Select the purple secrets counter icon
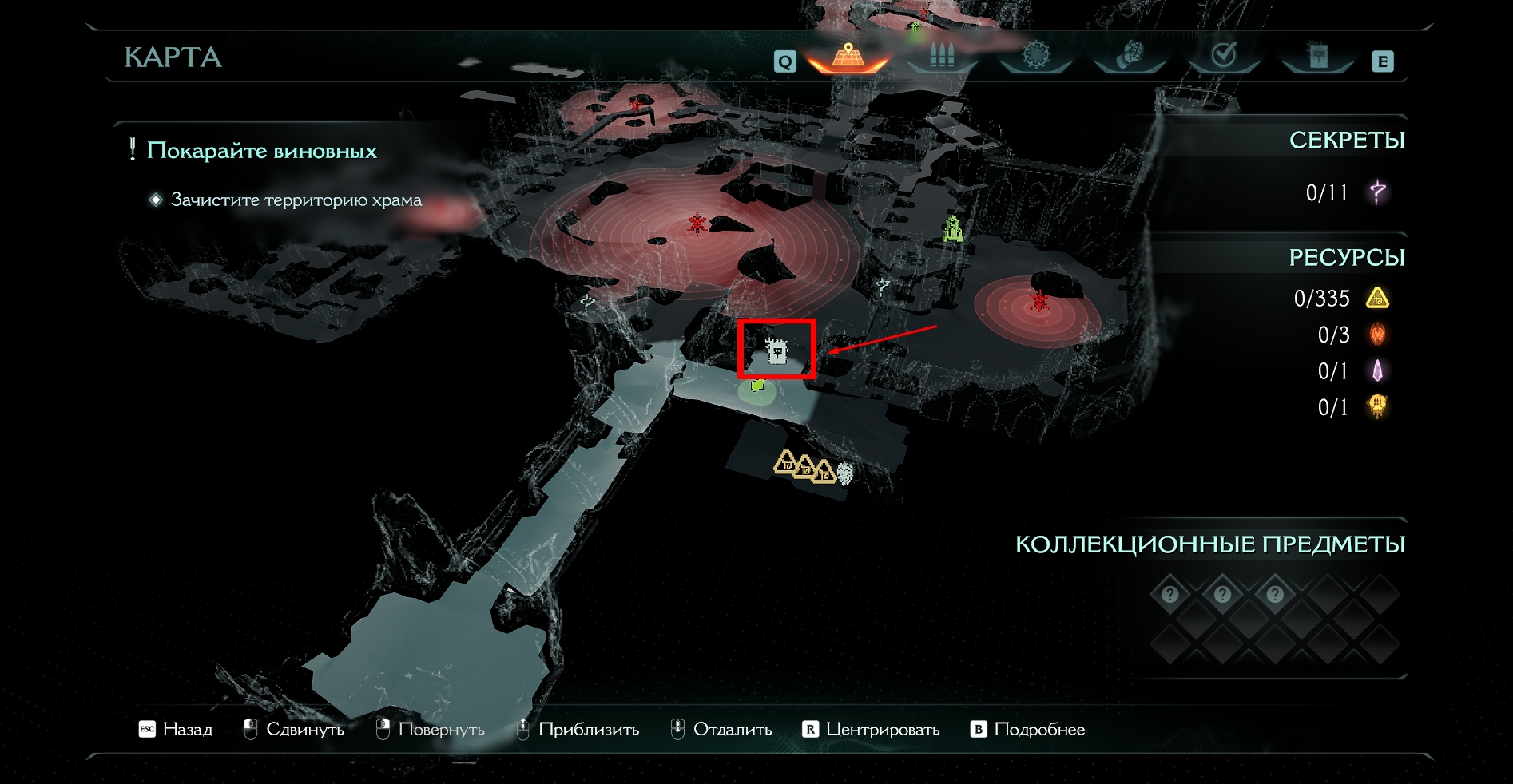 [x=1377, y=192]
